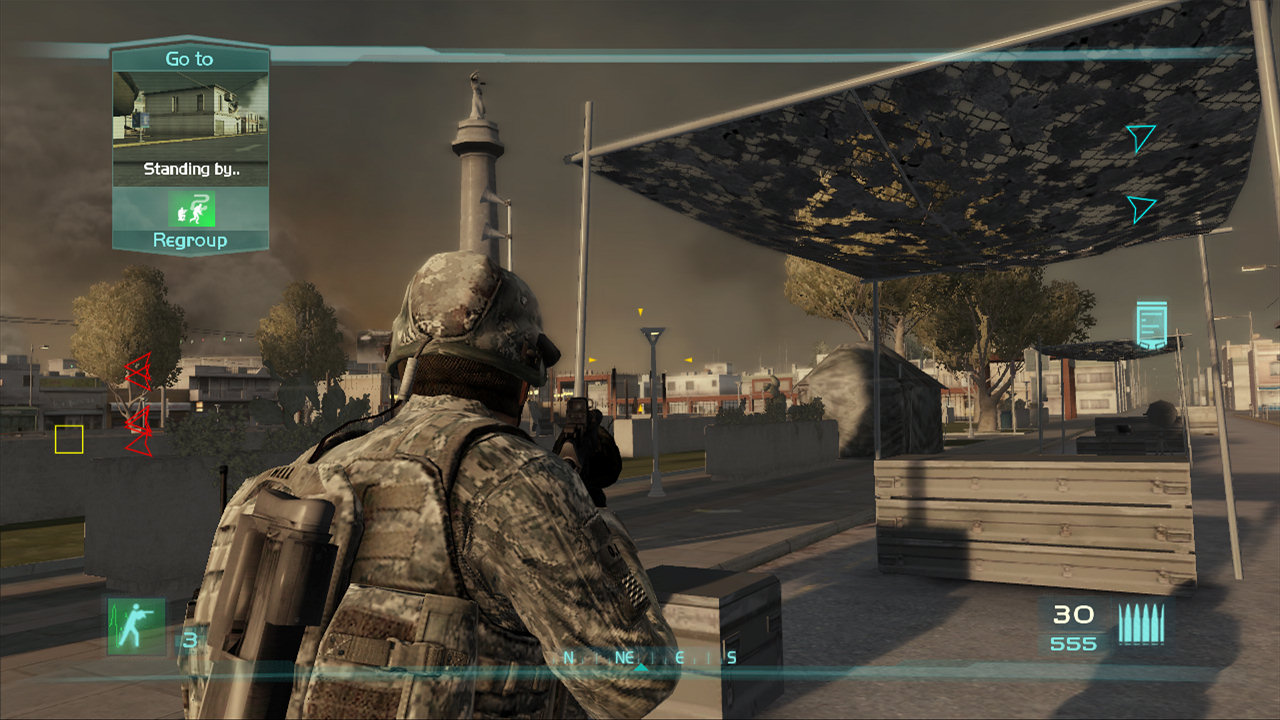Image resolution: width=1280 pixels, height=720 pixels.
Task: Select the Regroup command icon
Action: 190,210
